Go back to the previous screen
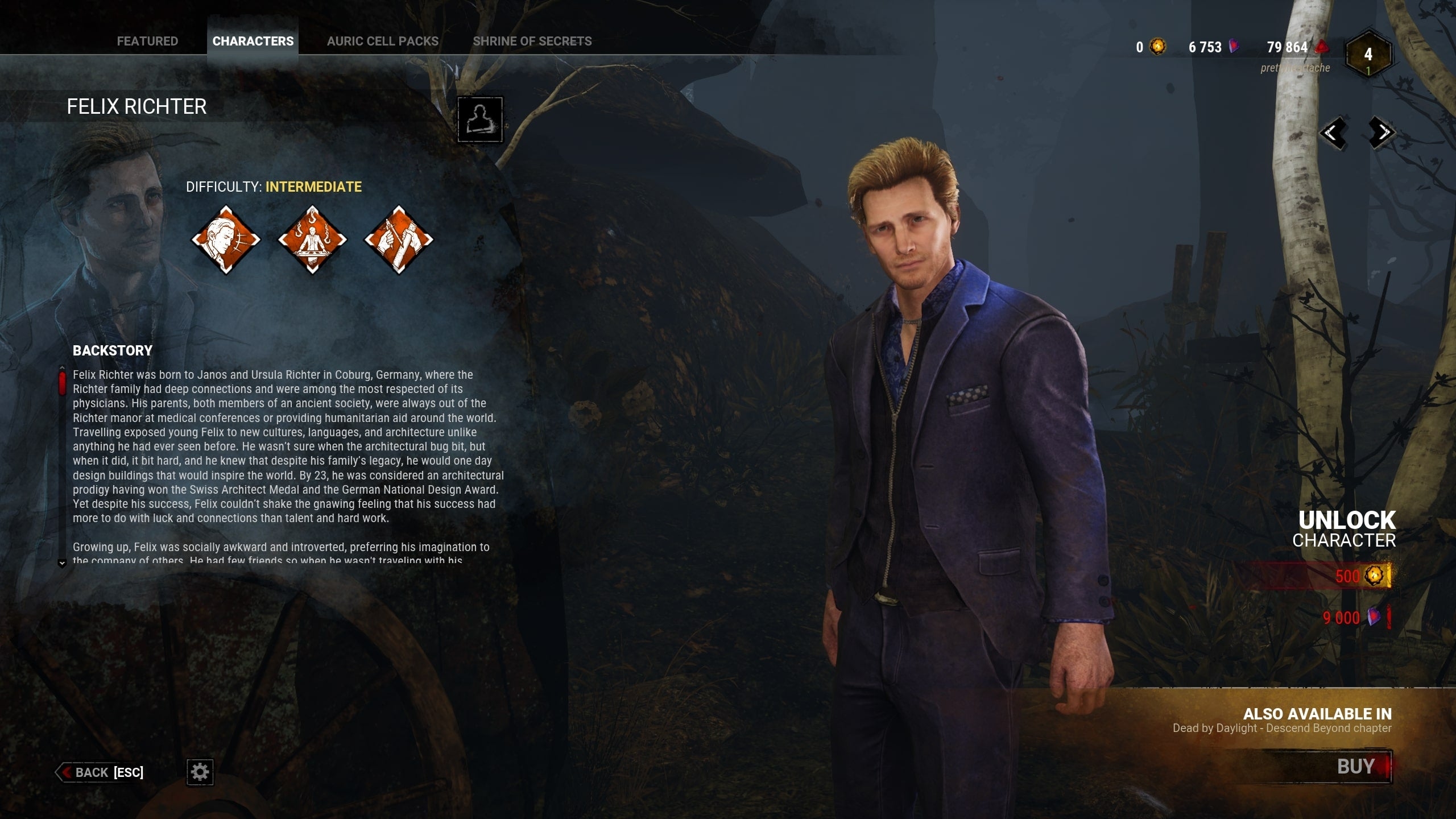 [x=101, y=772]
